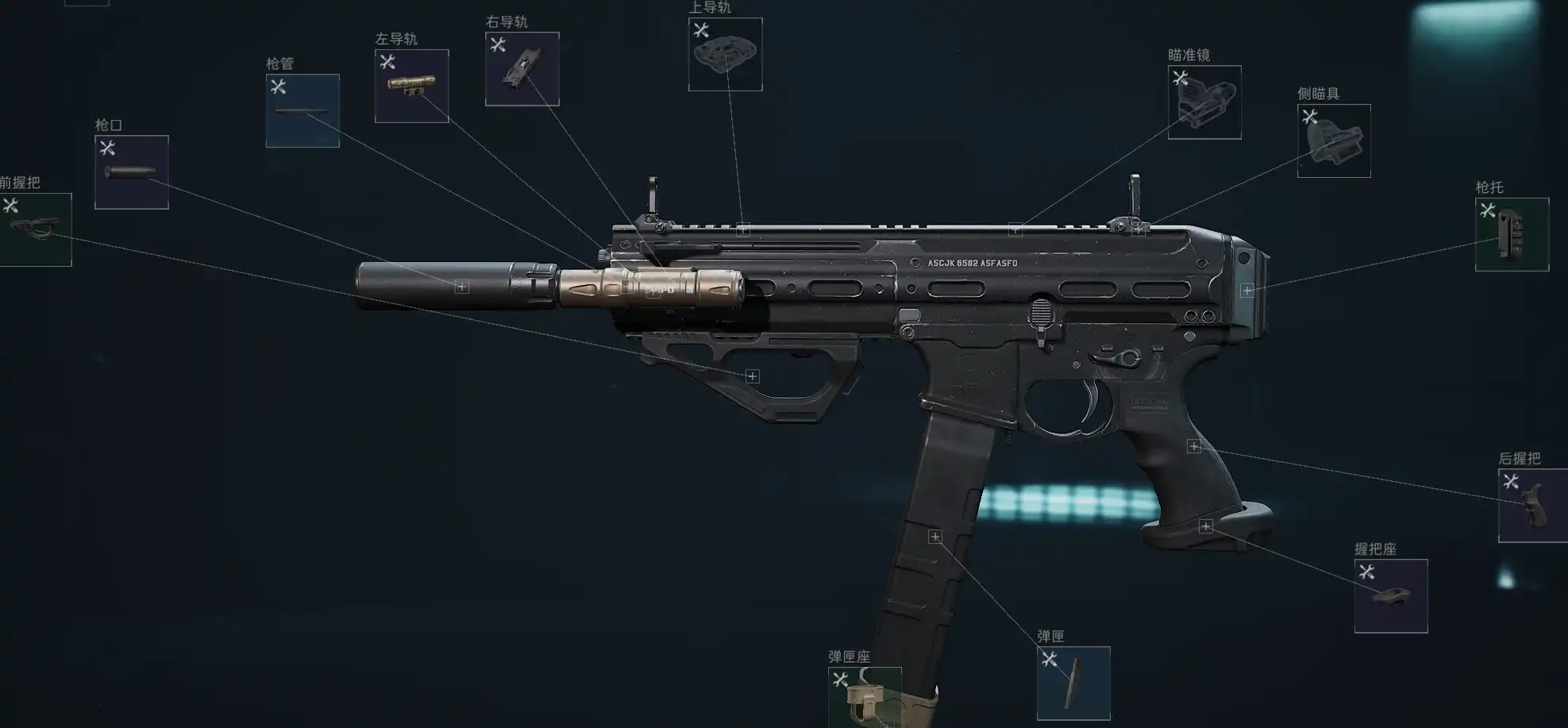1568x728 pixels.
Task: Open the 瞄准镜 optic sight slot
Action: click(1204, 102)
